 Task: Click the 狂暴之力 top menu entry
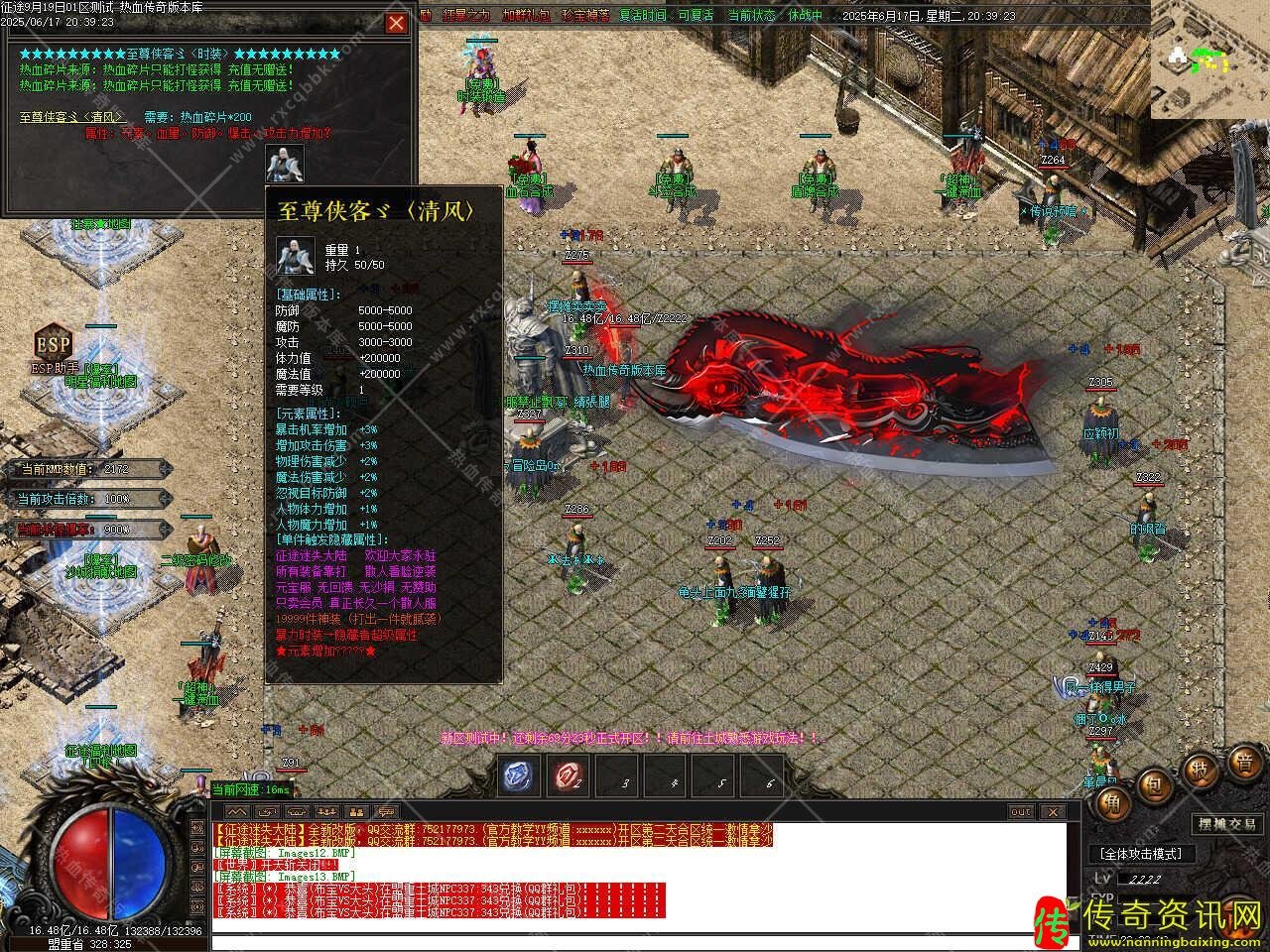pyautogui.click(x=465, y=16)
